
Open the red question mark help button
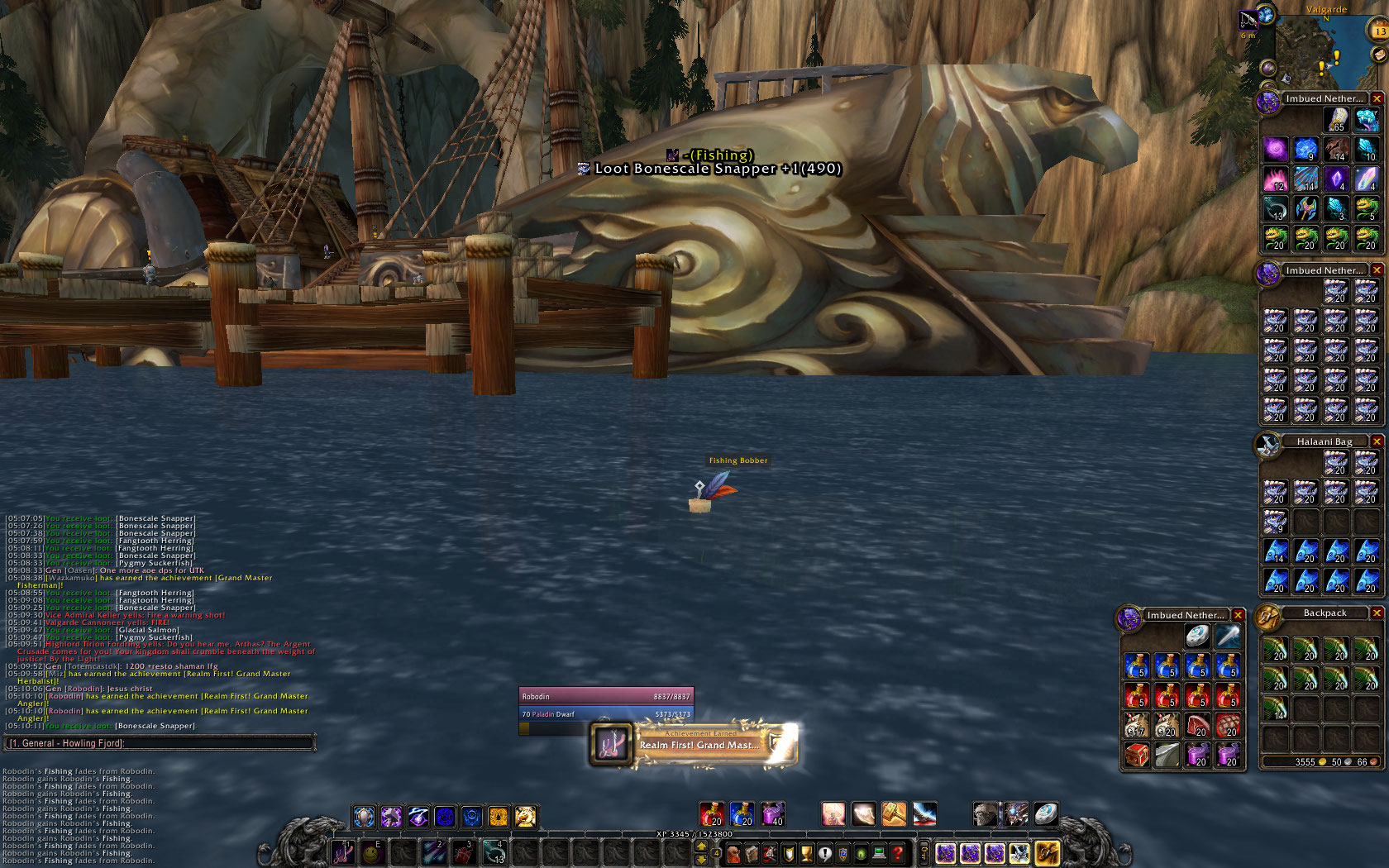(897, 853)
